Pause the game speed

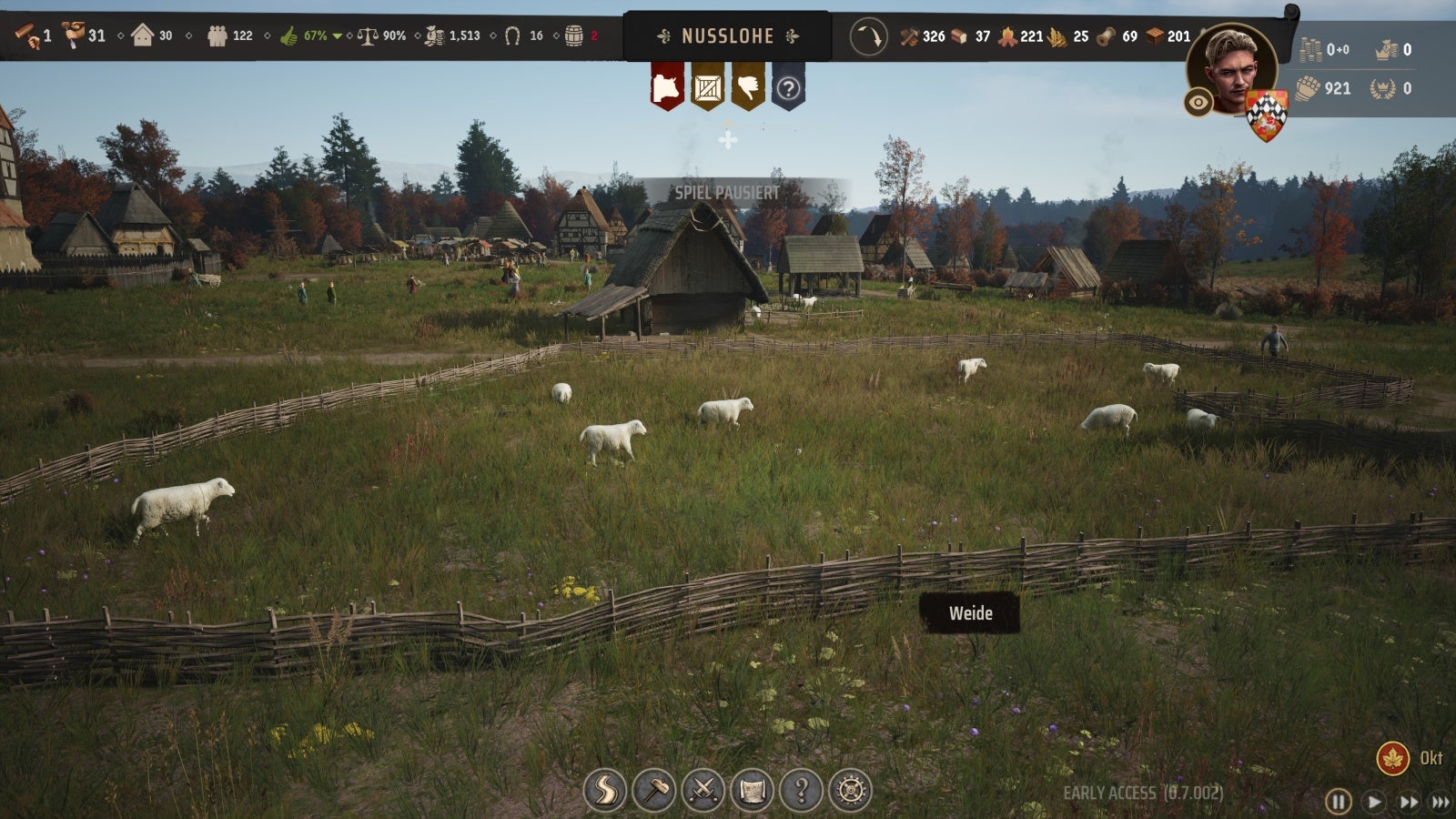(1338, 802)
